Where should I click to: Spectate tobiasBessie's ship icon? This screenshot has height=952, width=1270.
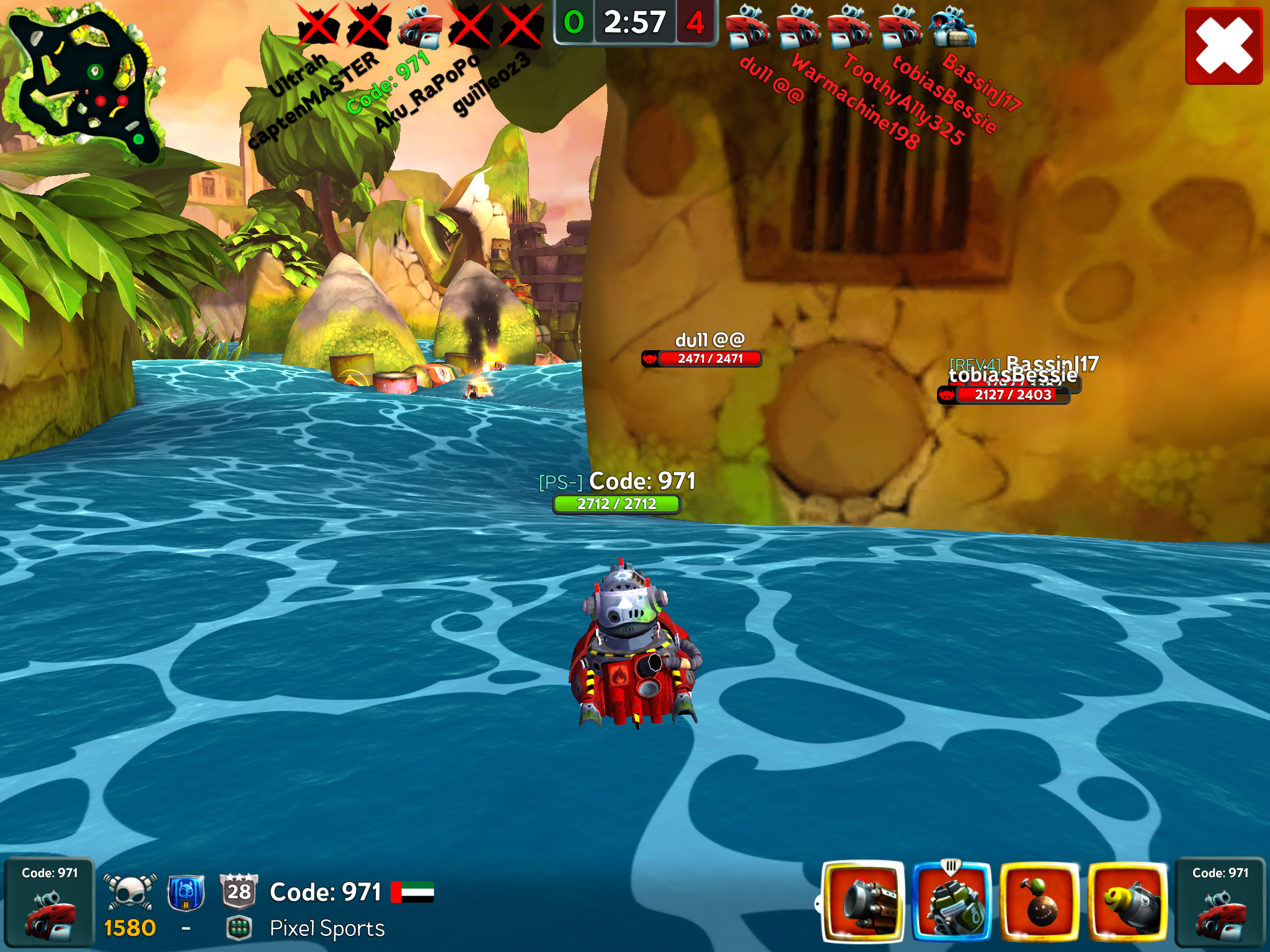[x=900, y=28]
